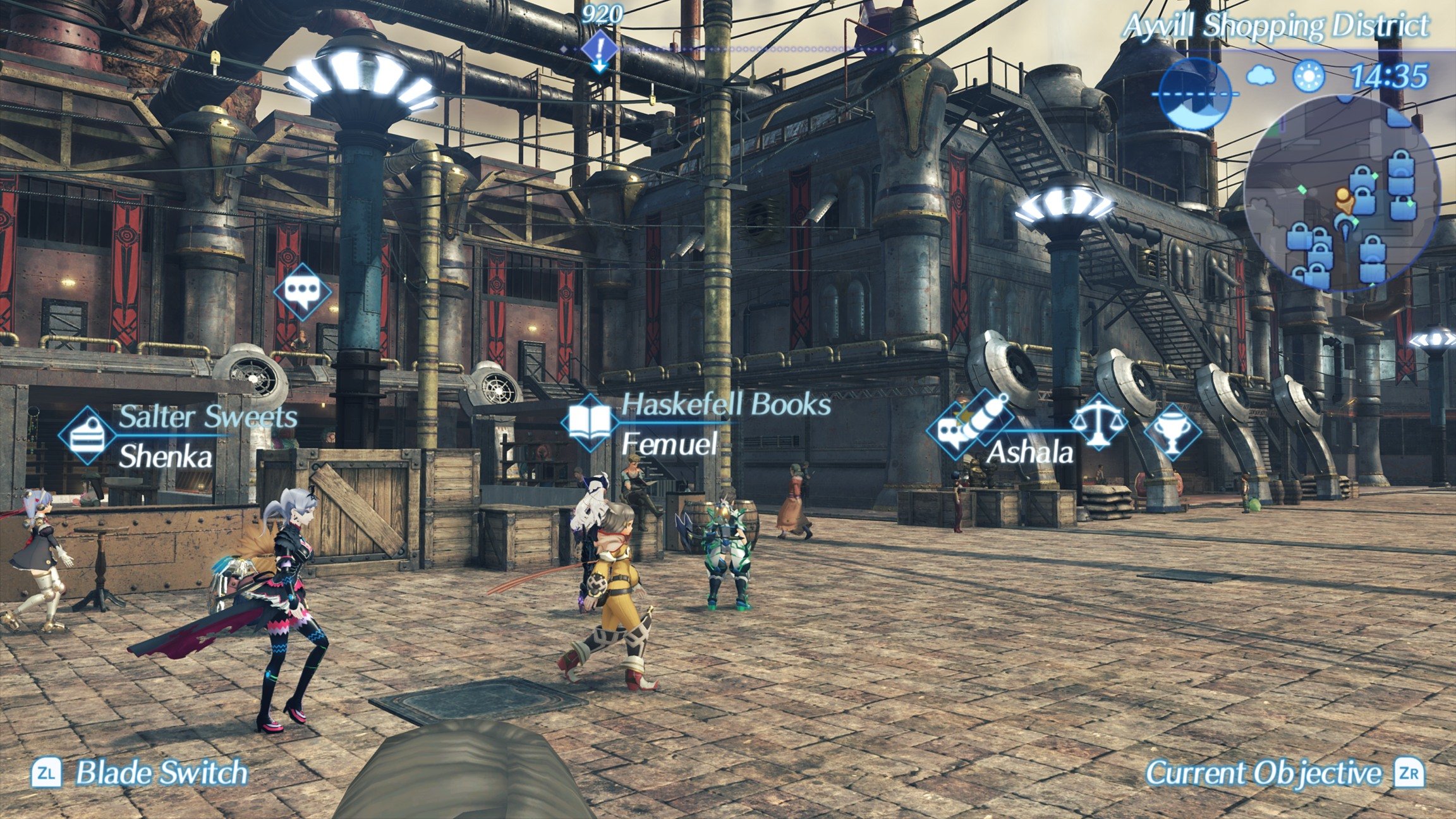Select the sunny weather icon
This screenshot has width=1456, height=819.
coord(1308,76)
